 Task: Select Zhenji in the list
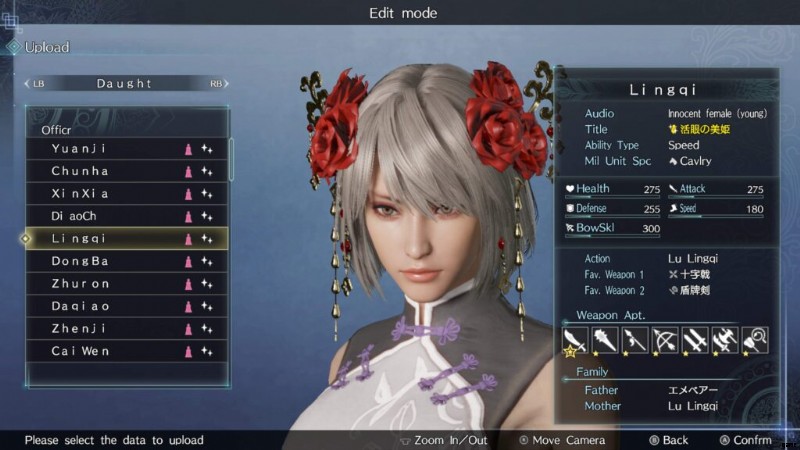pyautogui.click(x=127, y=329)
